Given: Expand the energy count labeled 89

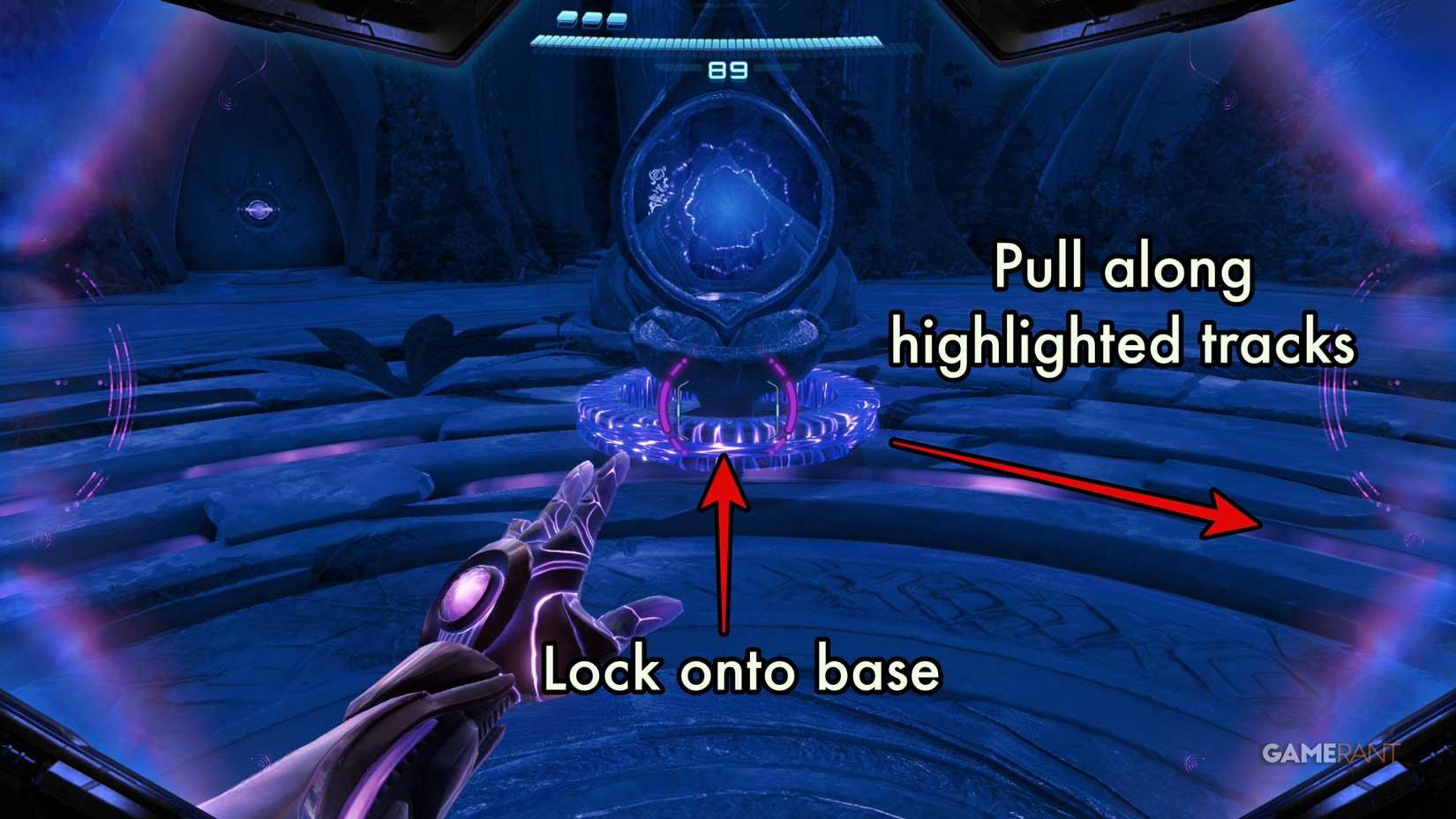Looking at the screenshot, I should pos(729,71).
